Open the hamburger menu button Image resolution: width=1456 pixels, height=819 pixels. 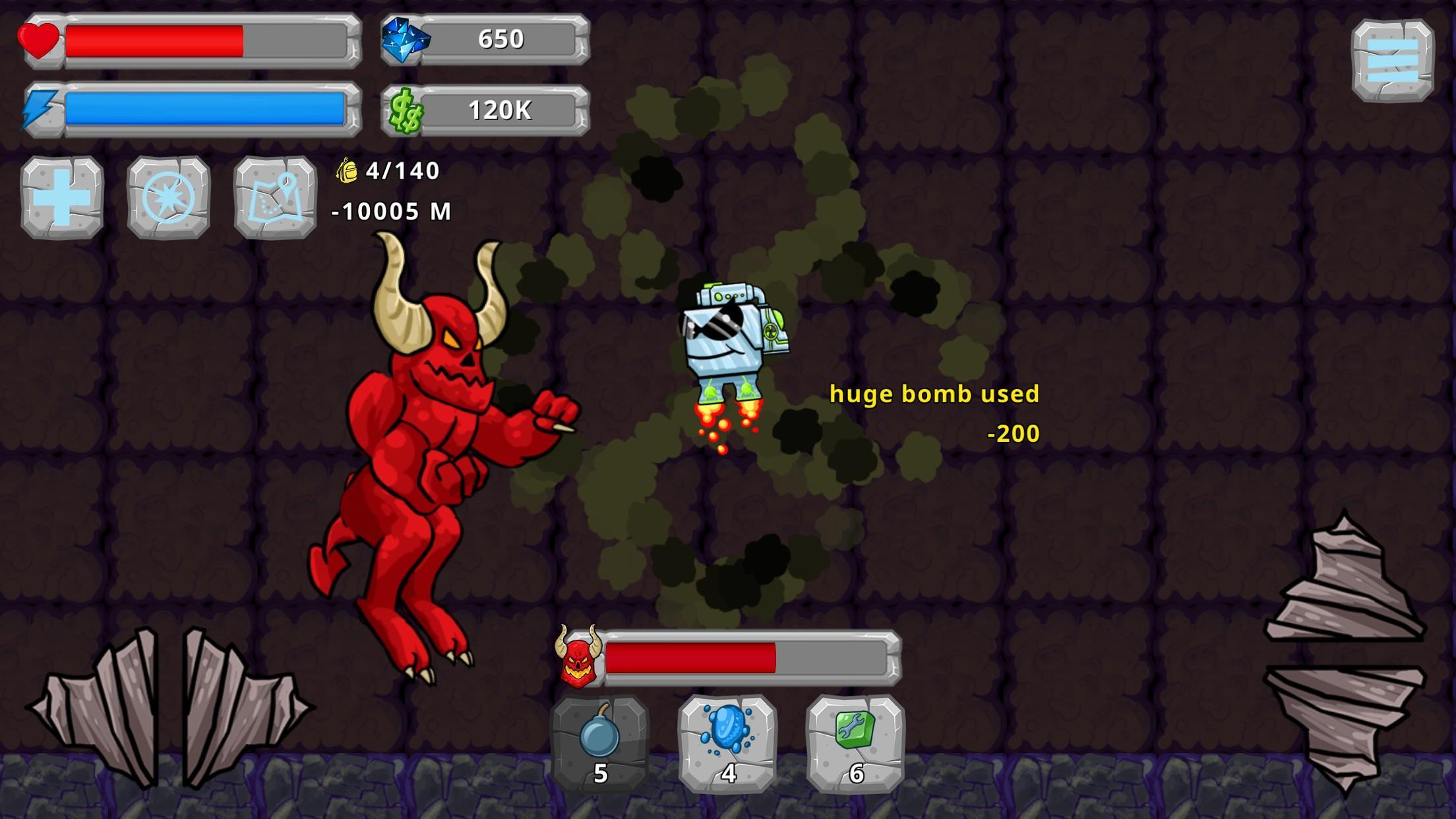pyautogui.click(x=1392, y=60)
